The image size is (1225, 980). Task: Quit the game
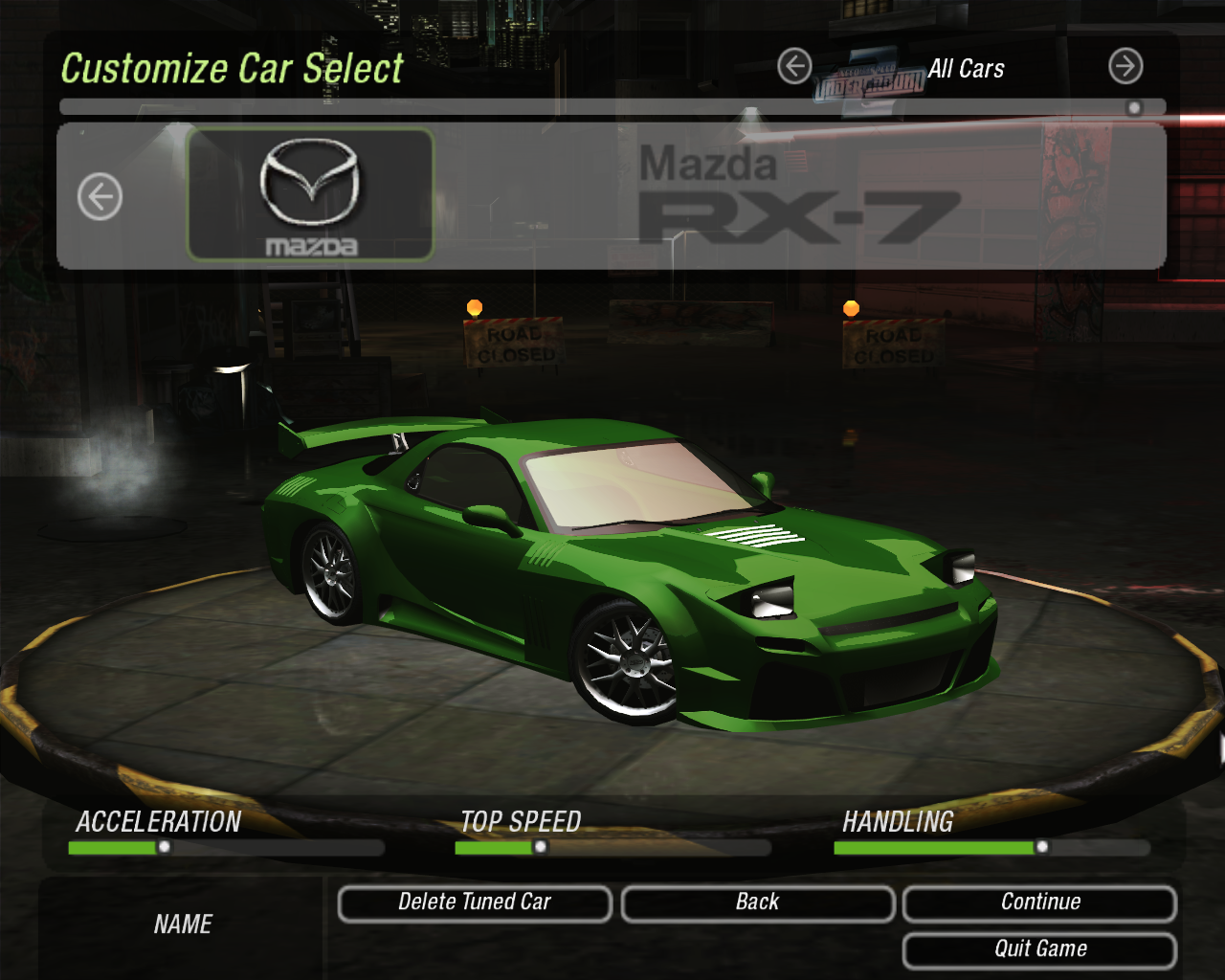pos(1039,949)
